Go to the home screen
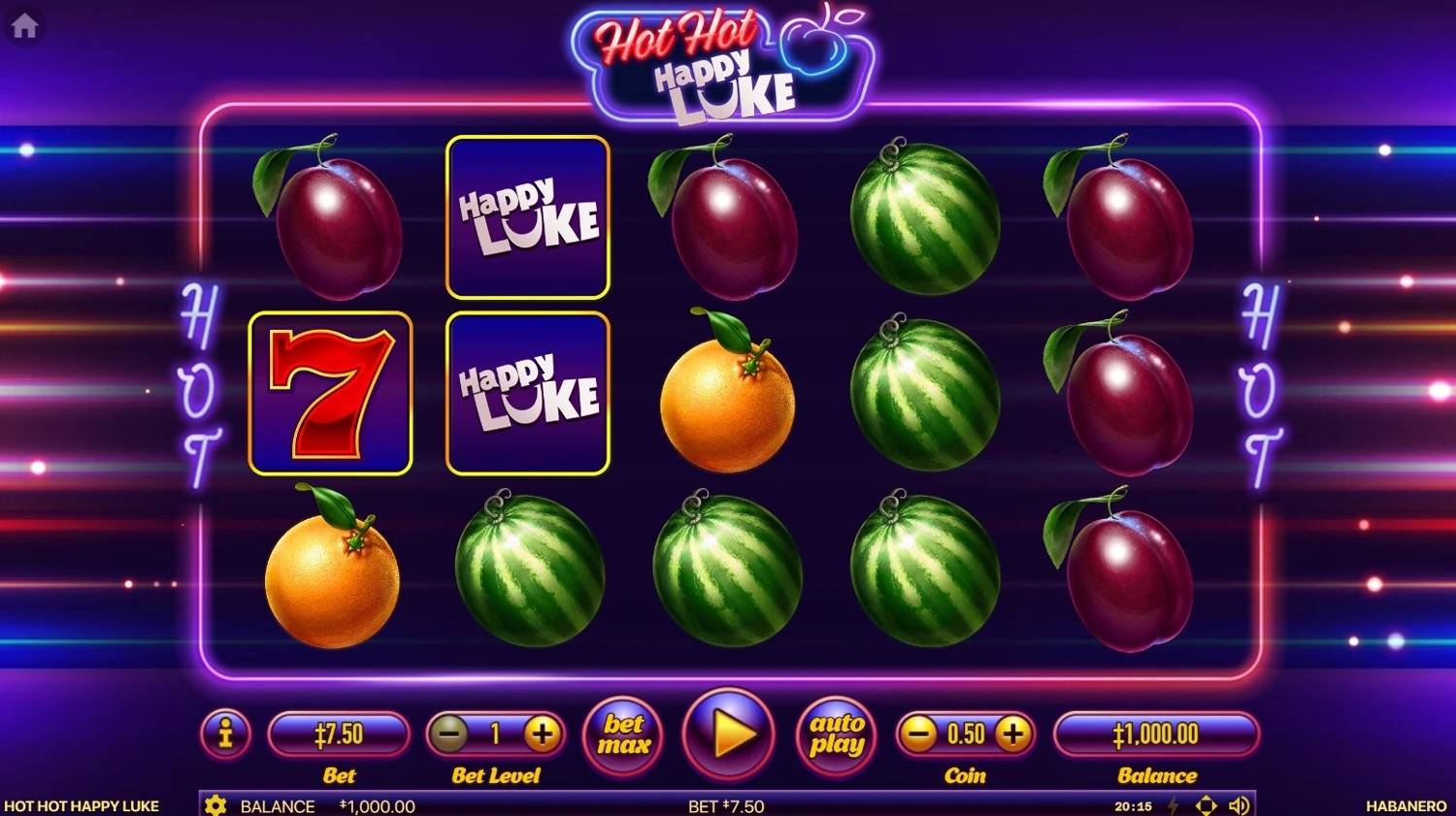1456x816 pixels. pos(24,26)
